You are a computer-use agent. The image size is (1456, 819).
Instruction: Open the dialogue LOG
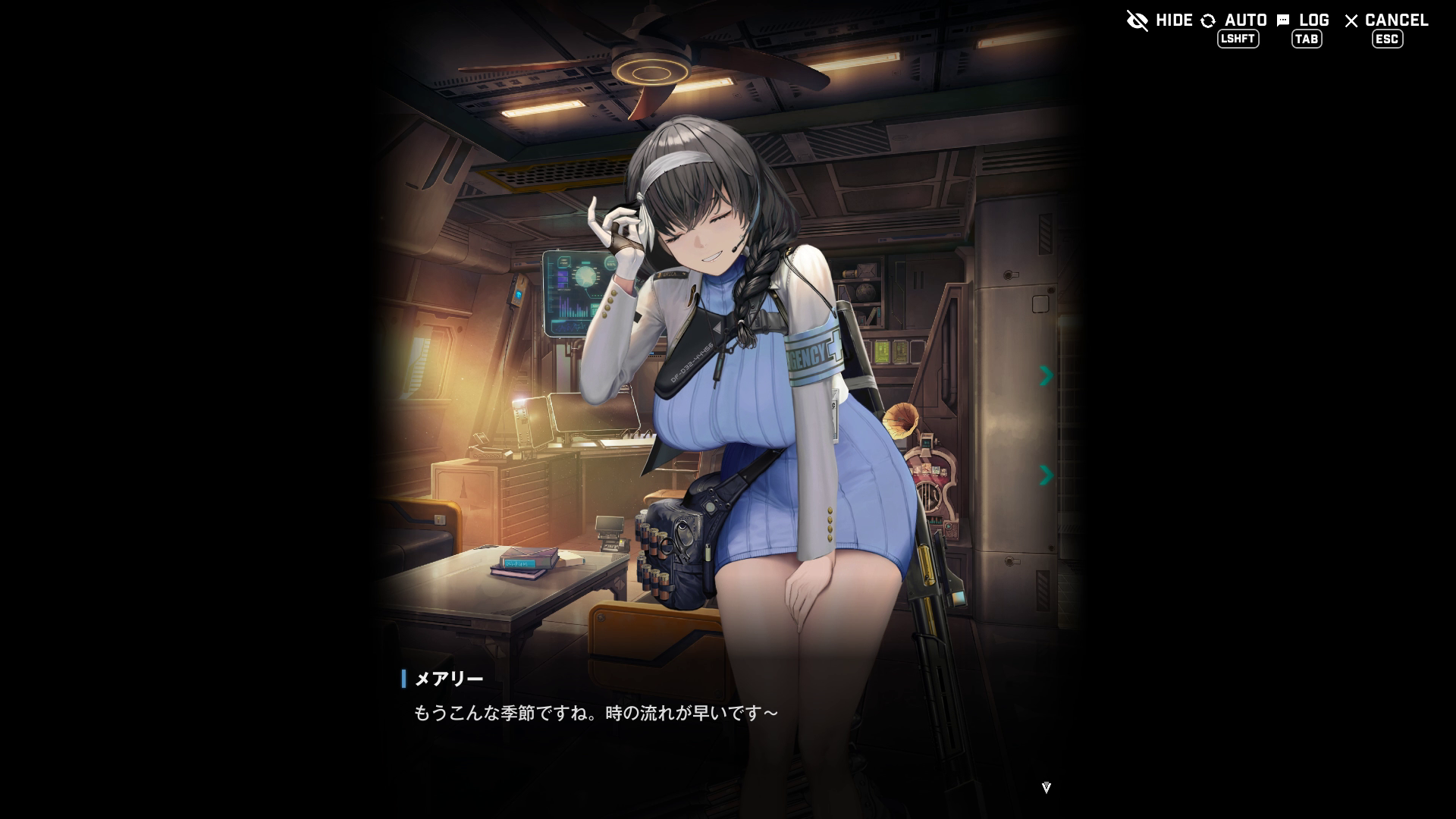[1304, 21]
